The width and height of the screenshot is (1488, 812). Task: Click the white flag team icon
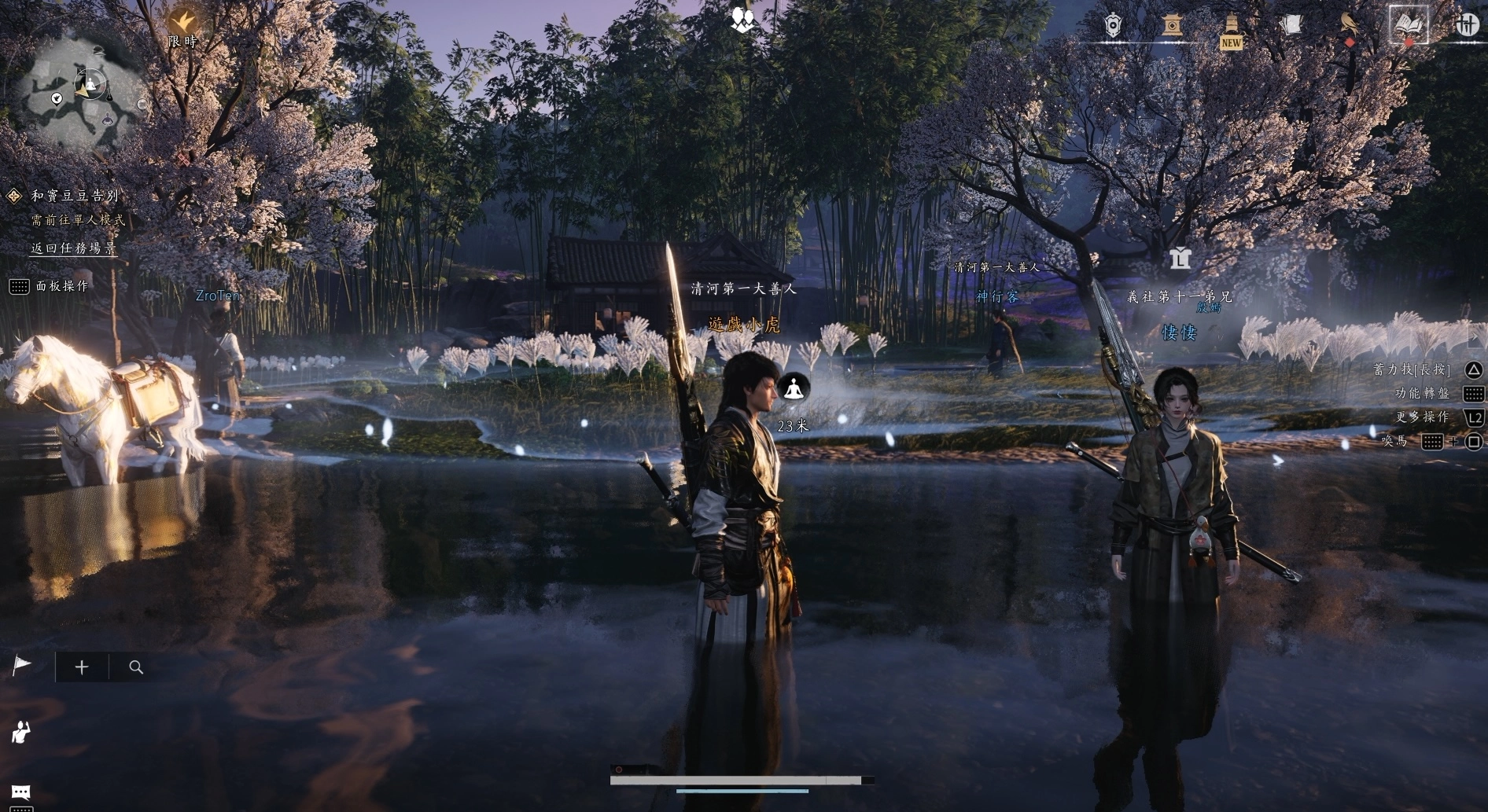(21, 667)
